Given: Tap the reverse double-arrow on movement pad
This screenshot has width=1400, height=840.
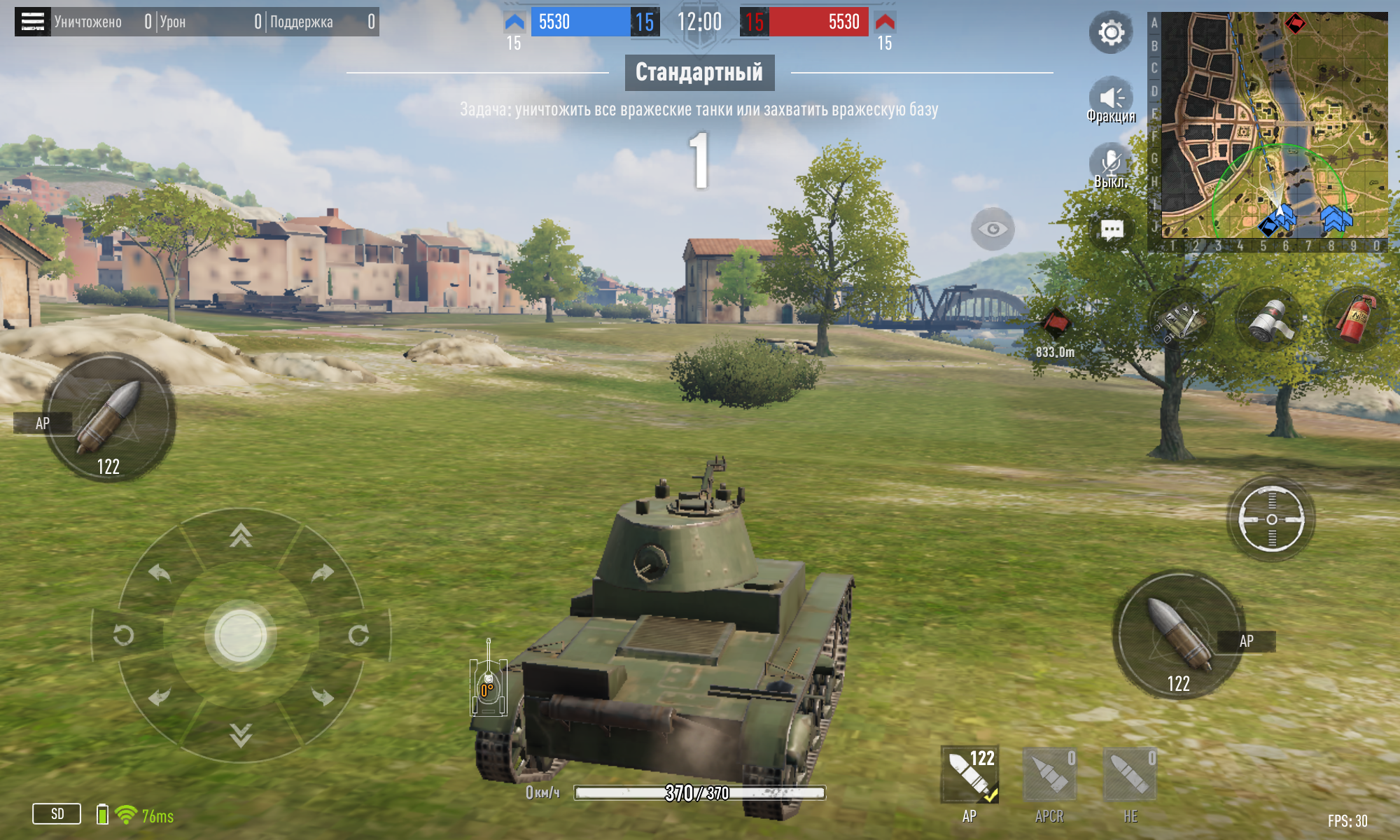Looking at the screenshot, I should (x=241, y=735).
